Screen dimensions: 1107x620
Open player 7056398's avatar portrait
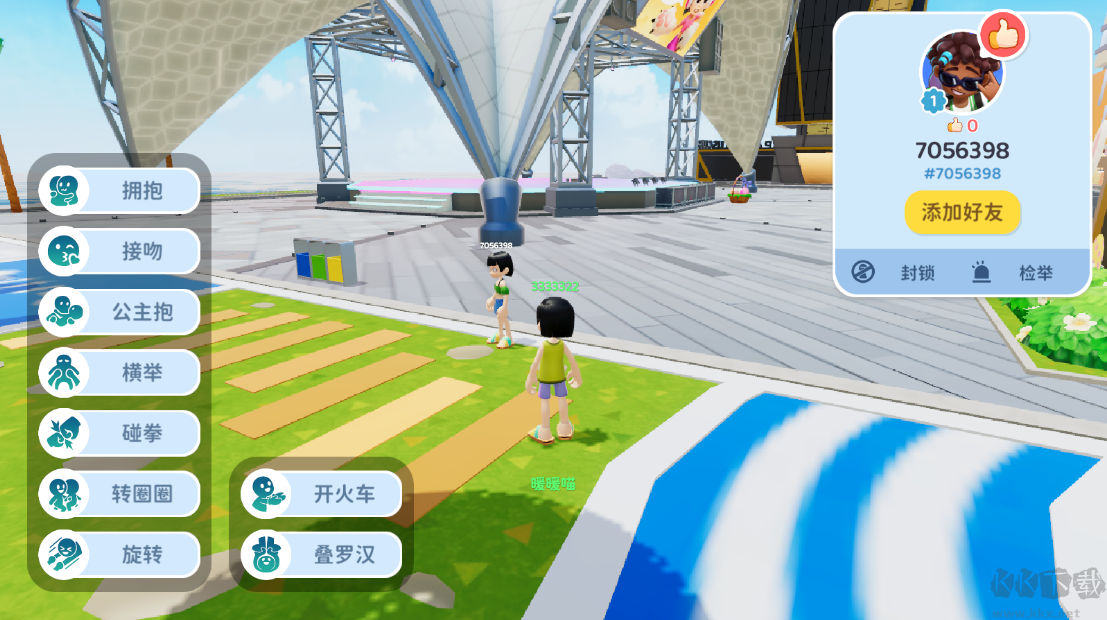(x=962, y=73)
